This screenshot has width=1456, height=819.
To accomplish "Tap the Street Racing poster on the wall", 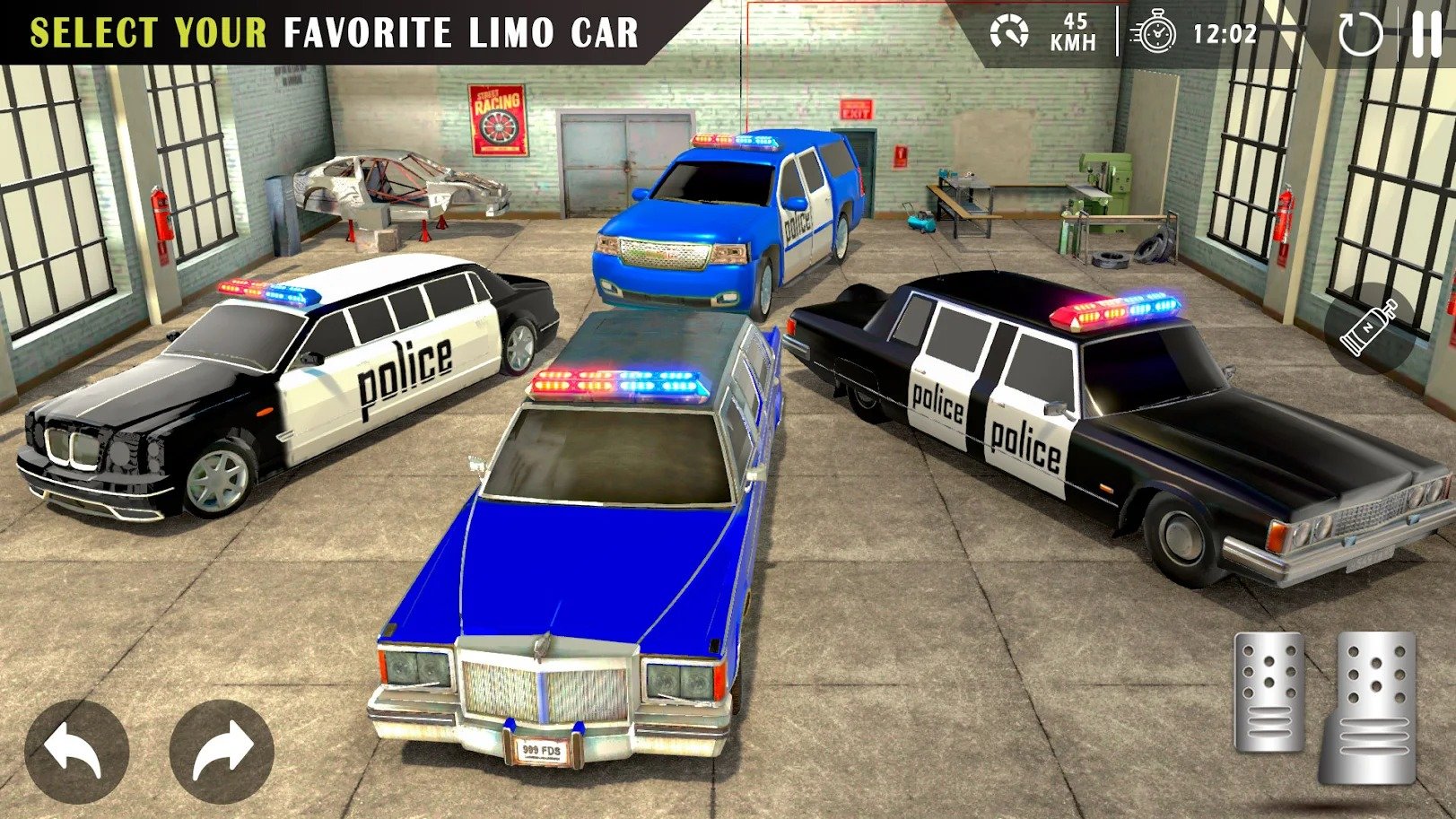I will click(x=495, y=119).
